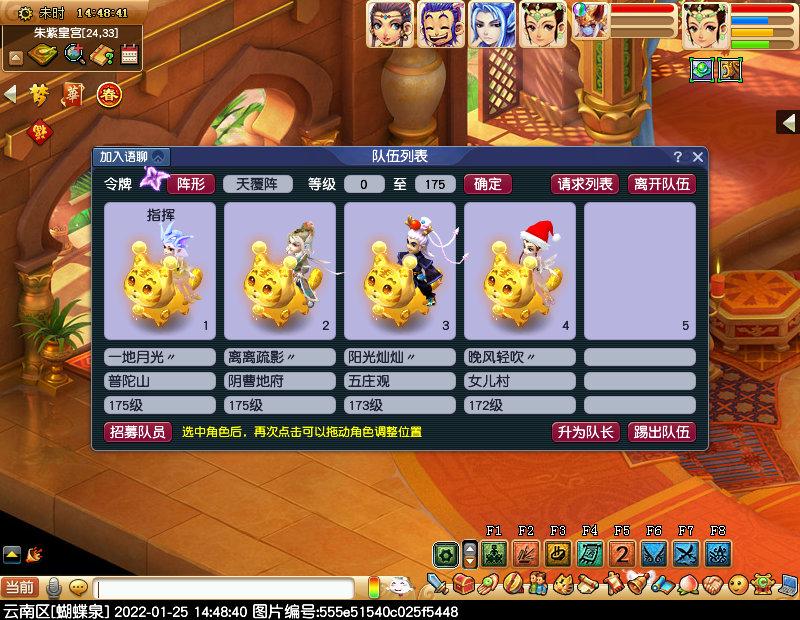Edit the maximum level field showing 175
This screenshot has width=800, height=620.
[434, 184]
